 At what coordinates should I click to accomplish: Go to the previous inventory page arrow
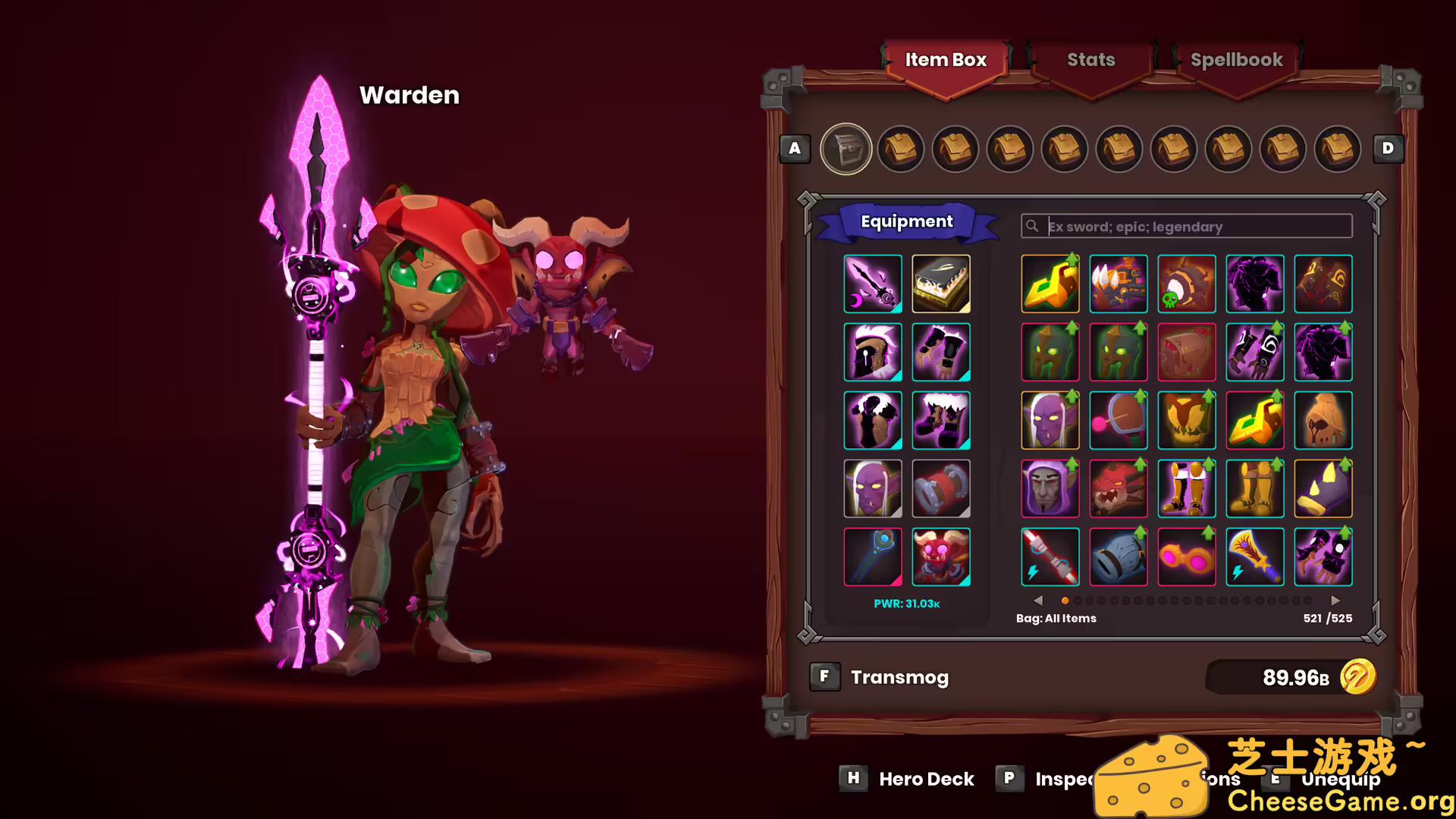1038,600
